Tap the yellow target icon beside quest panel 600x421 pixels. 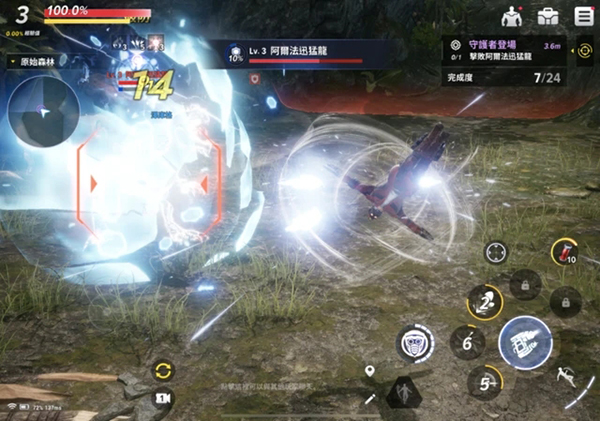584,50
